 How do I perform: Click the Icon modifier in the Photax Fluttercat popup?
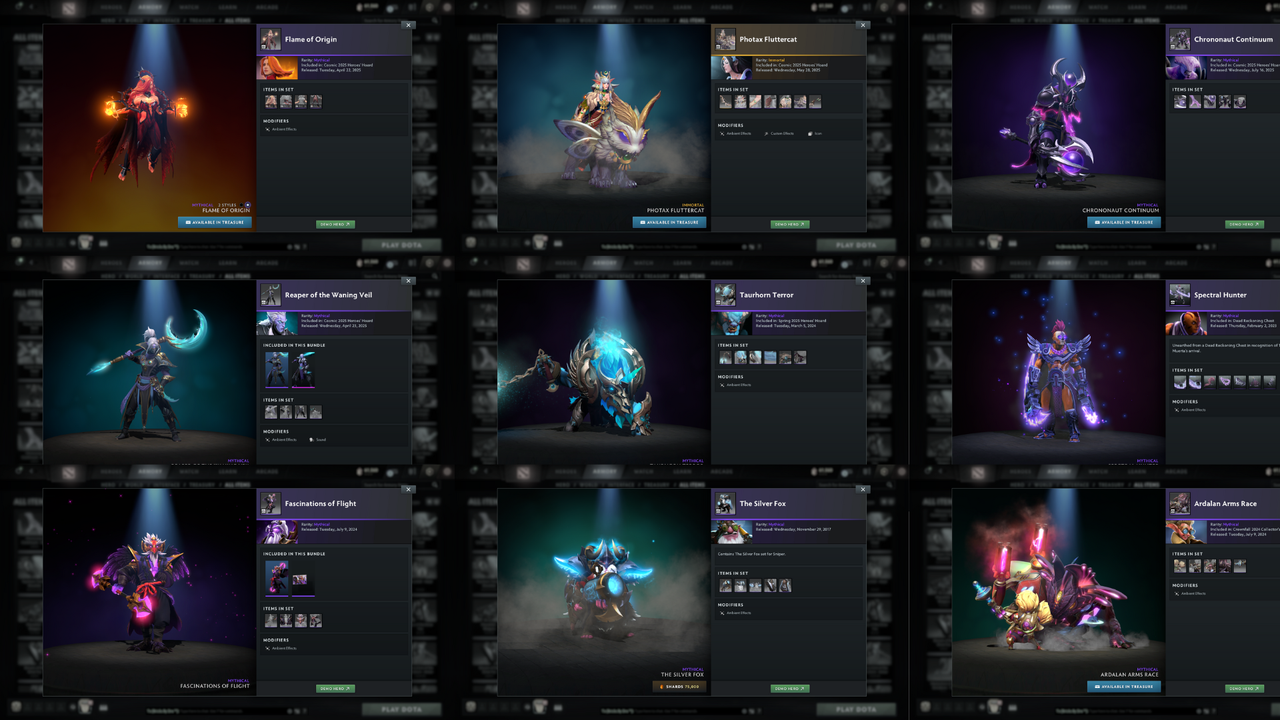[816, 133]
